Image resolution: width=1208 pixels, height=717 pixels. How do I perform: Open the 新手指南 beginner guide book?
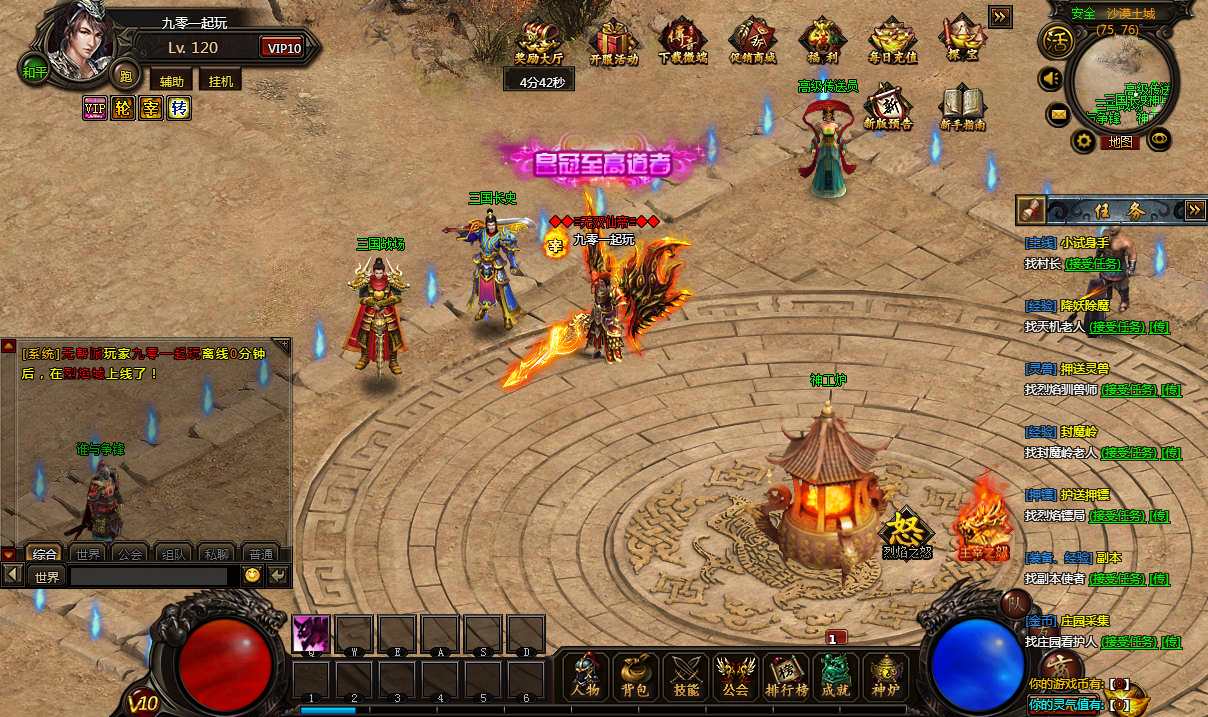[x=963, y=108]
